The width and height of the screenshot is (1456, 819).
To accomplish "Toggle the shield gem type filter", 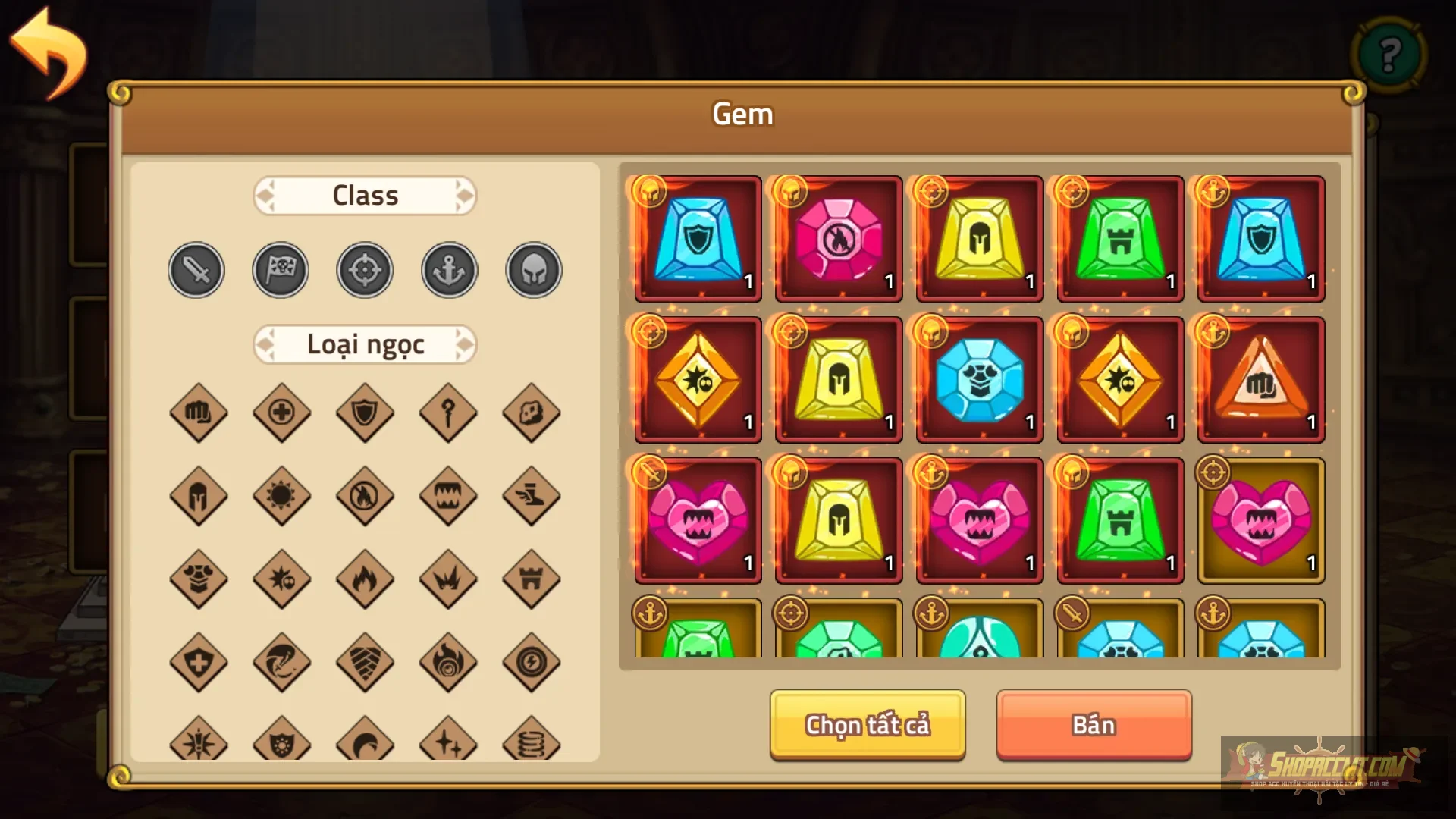I will tap(365, 413).
